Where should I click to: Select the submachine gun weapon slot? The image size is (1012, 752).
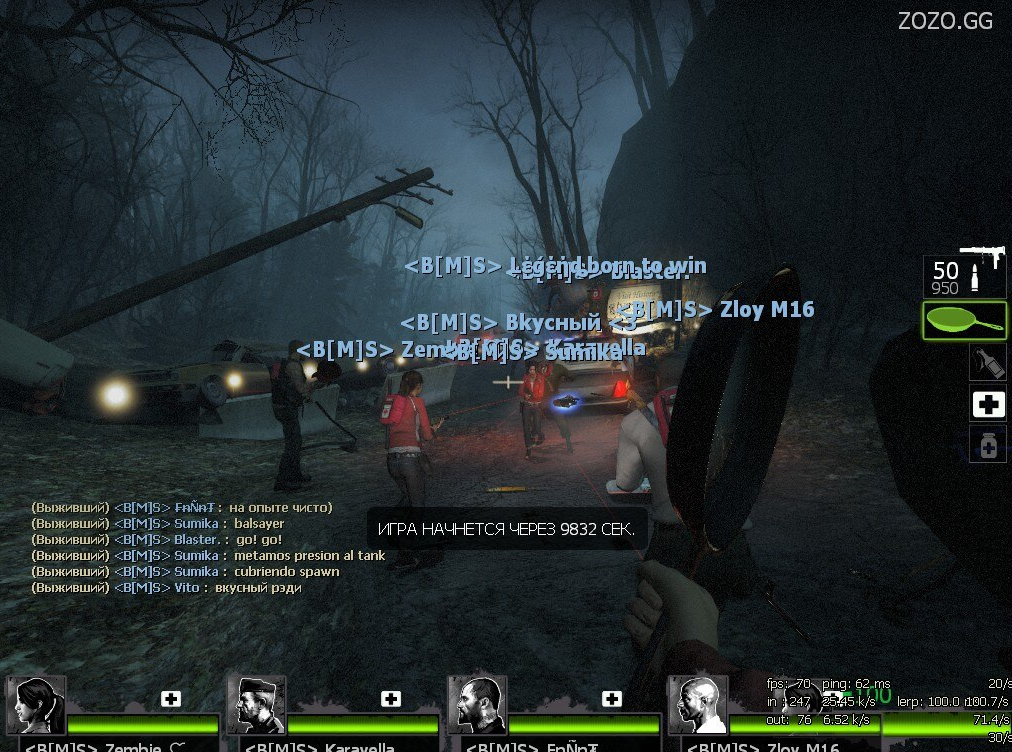(x=964, y=274)
